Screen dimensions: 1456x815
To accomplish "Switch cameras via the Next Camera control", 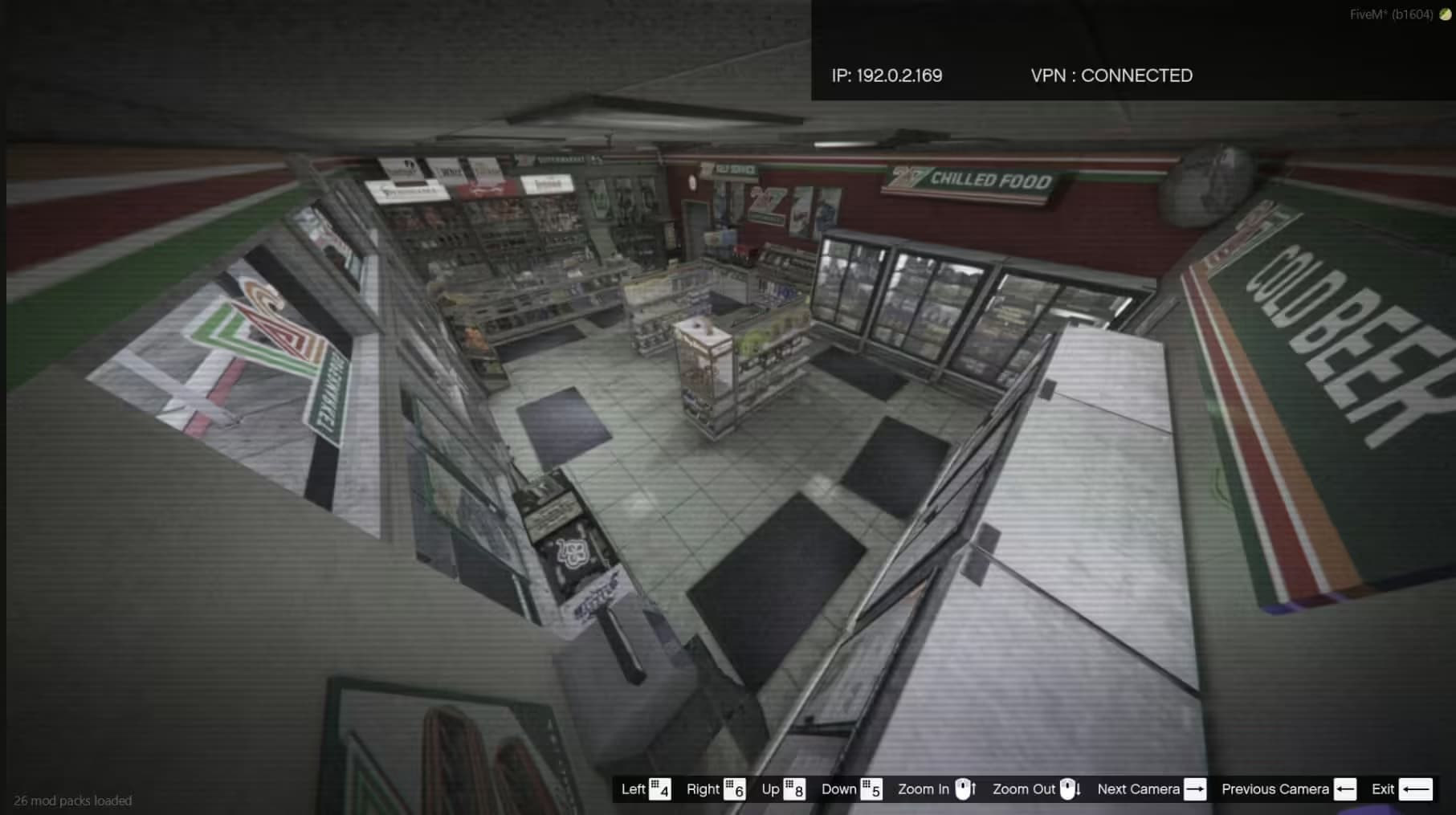I will pos(1138,789).
